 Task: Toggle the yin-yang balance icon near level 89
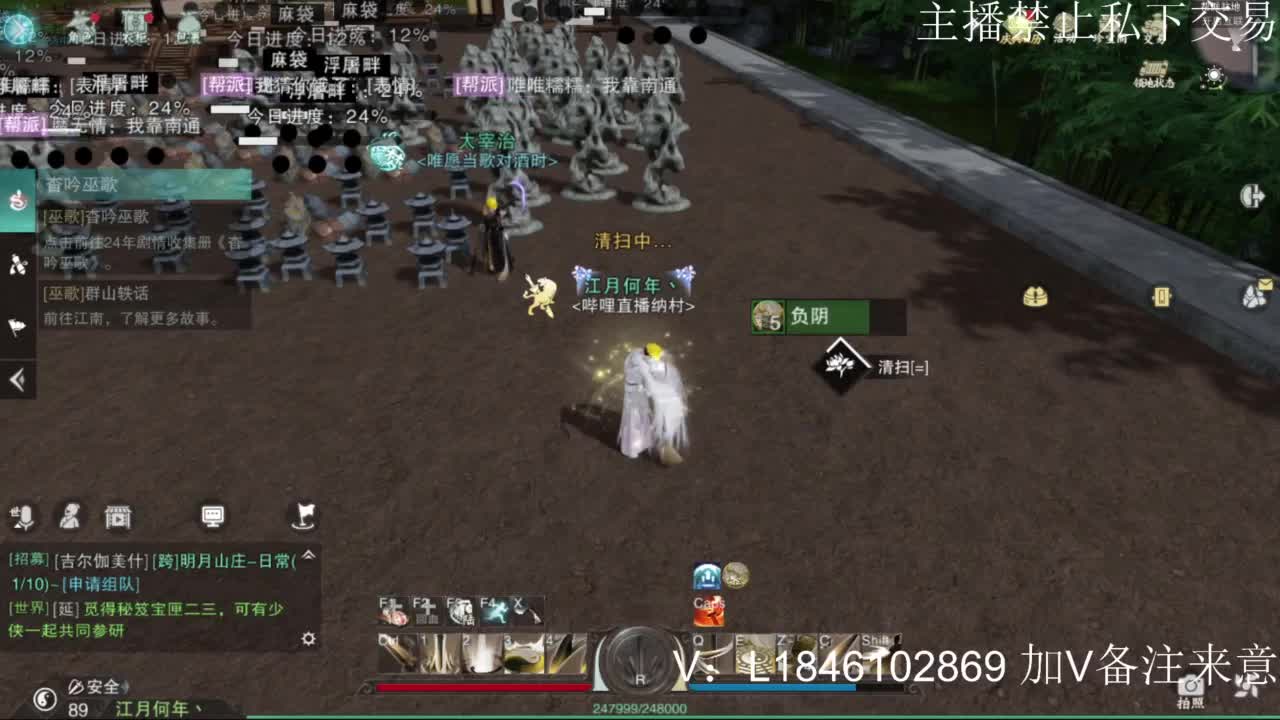pyautogui.click(x=45, y=698)
